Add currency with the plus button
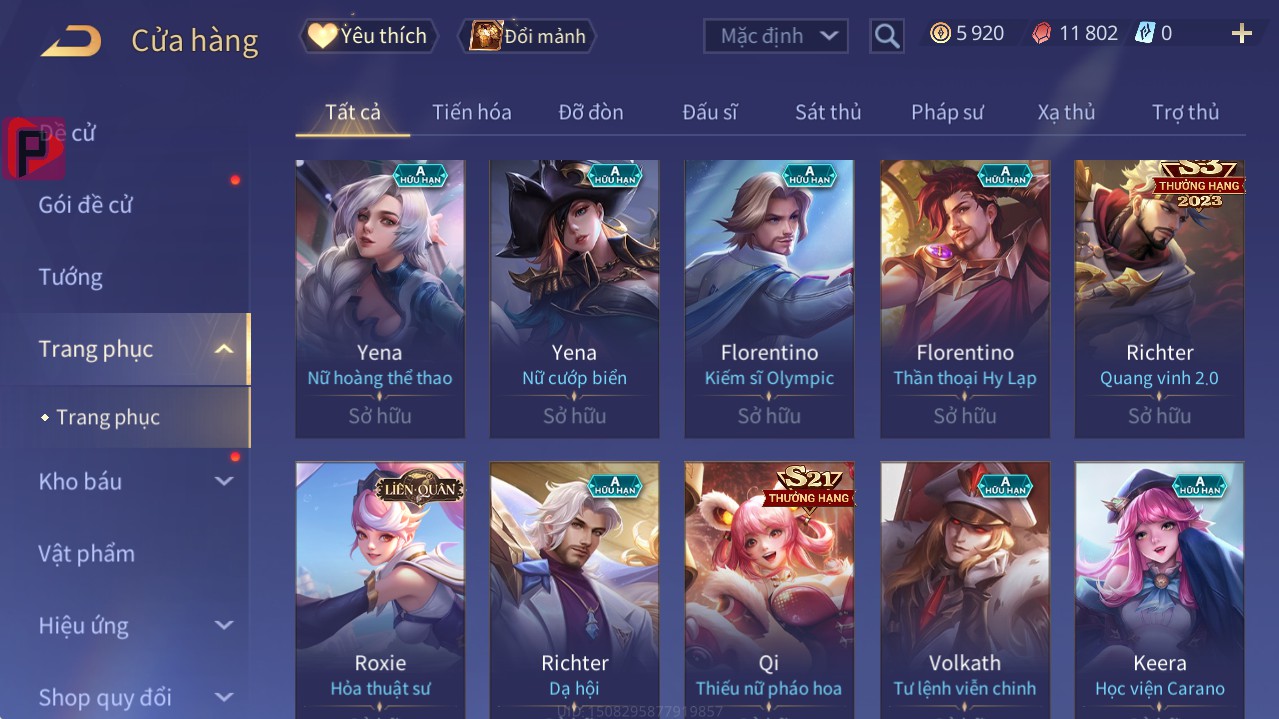The width and height of the screenshot is (1279, 719). 1241,34
